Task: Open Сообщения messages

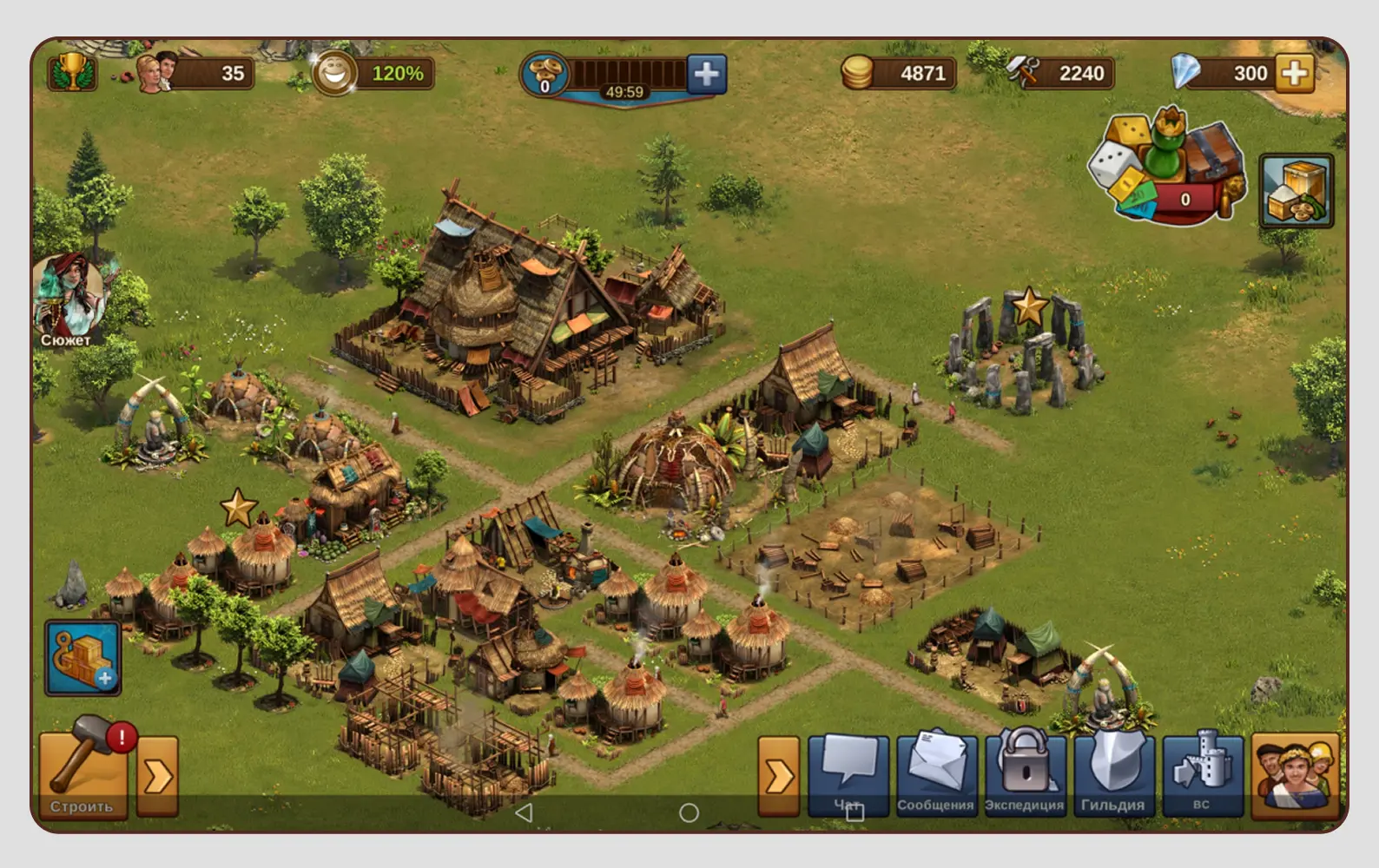Action: (936, 773)
